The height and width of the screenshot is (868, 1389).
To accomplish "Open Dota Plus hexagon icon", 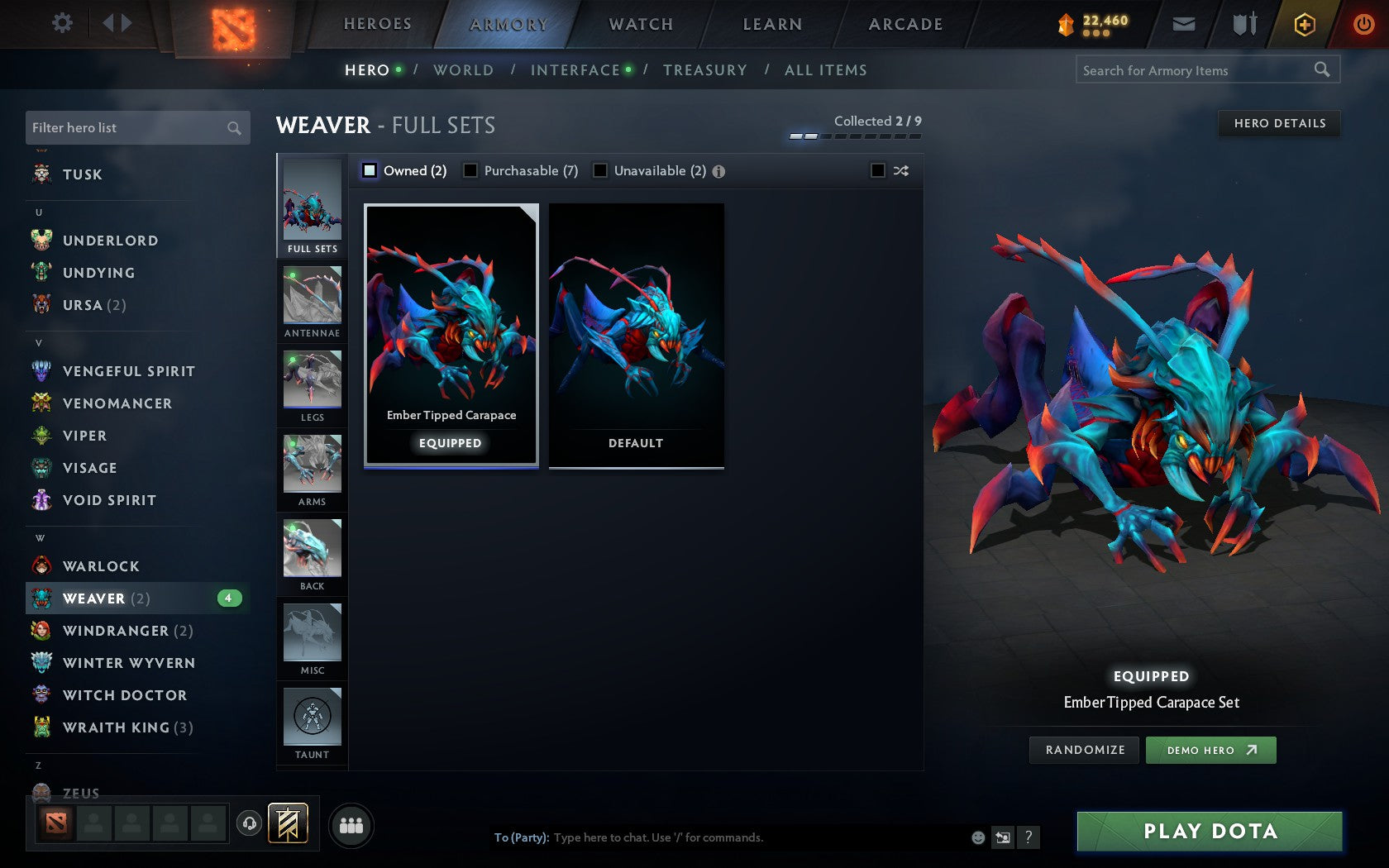I will pos(1305,24).
